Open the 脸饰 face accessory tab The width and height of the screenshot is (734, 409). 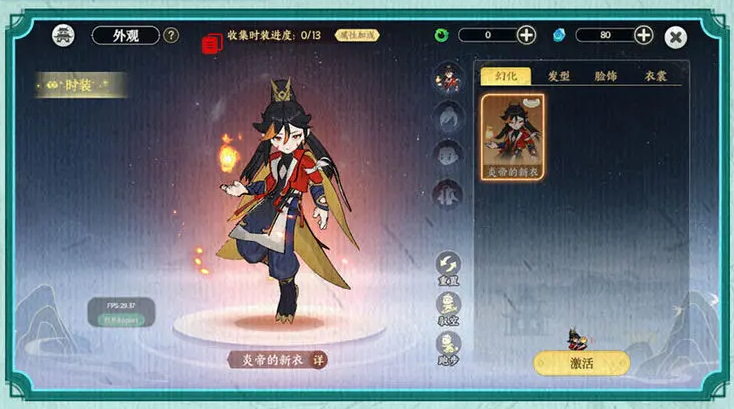[606, 76]
